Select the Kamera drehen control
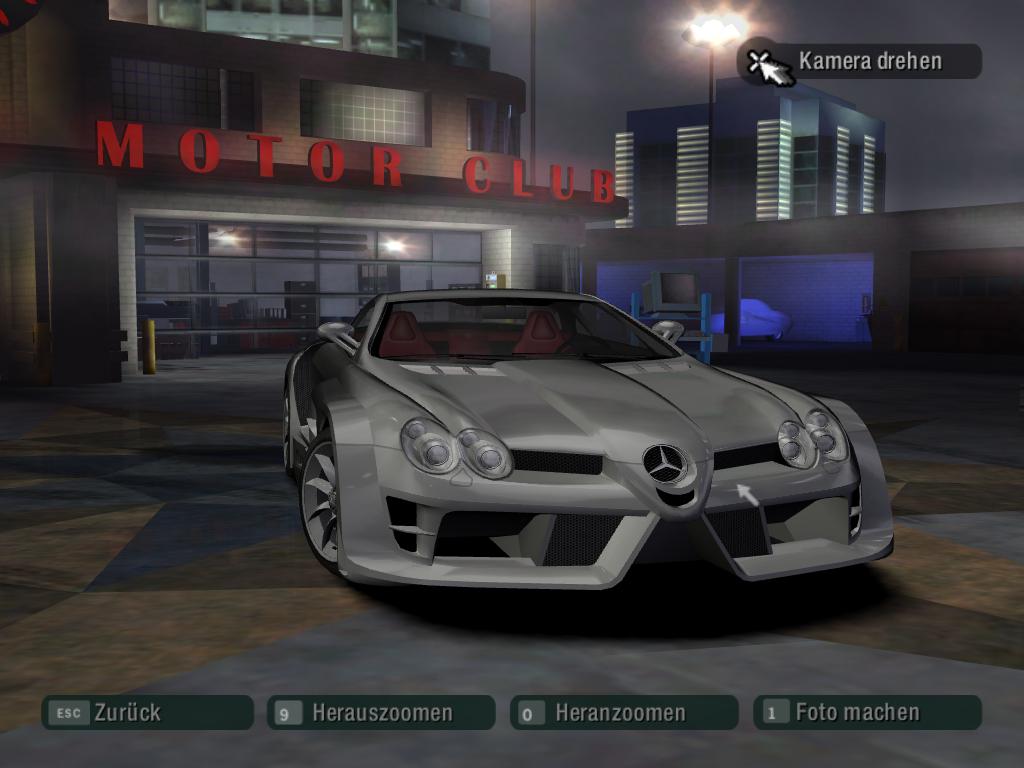This screenshot has height=768, width=1024. [860, 61]
